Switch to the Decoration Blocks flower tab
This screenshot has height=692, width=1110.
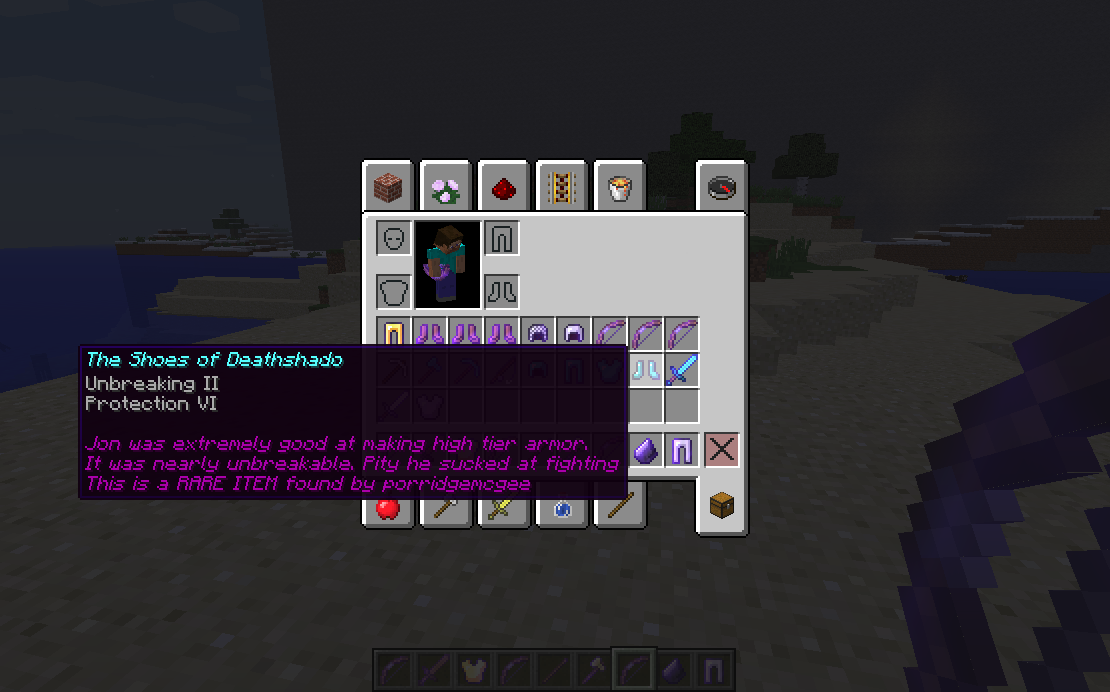click(445, 187)
